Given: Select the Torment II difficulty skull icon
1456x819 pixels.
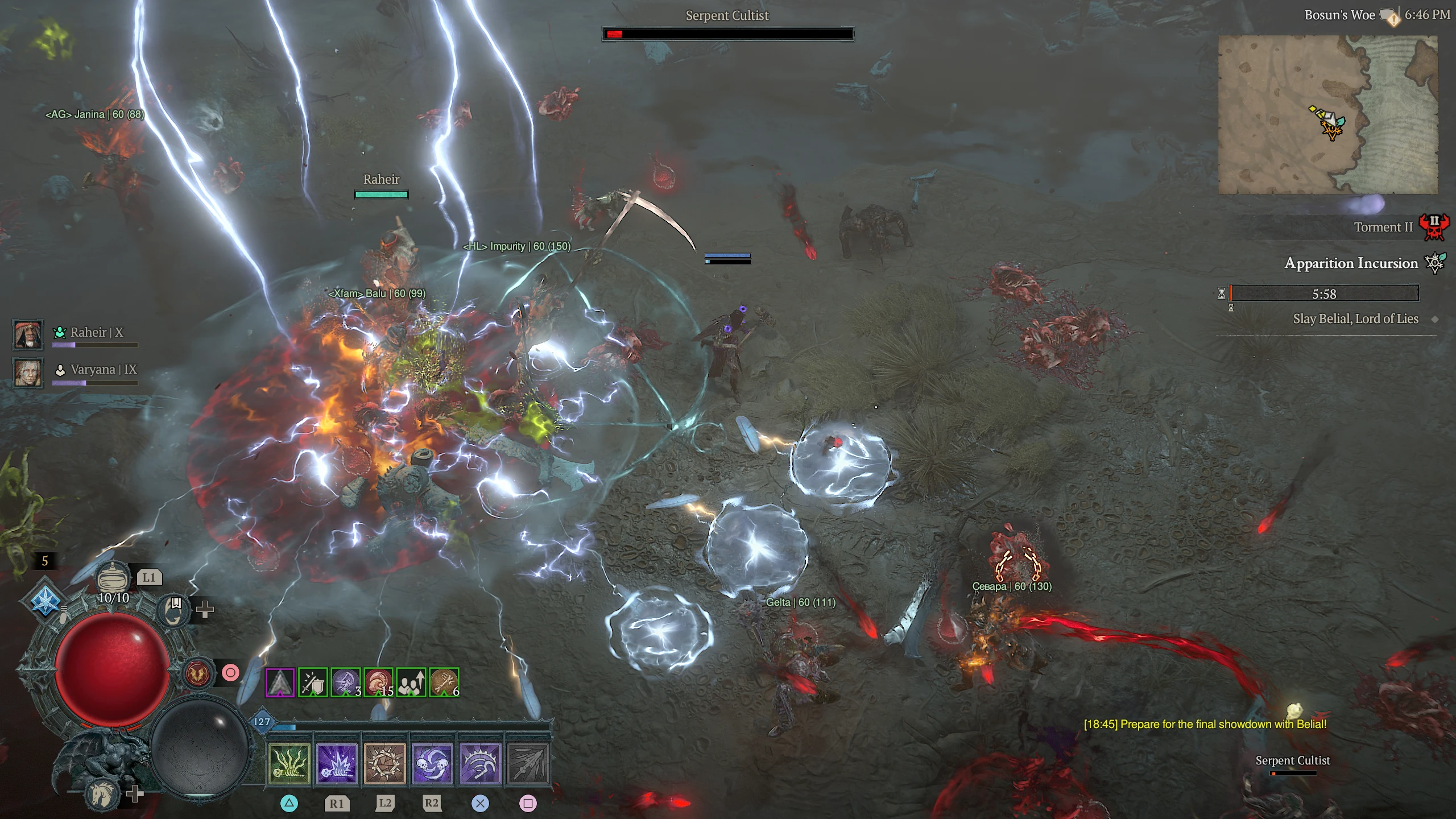Looking at the screenshot, I should click(1433, 227).
